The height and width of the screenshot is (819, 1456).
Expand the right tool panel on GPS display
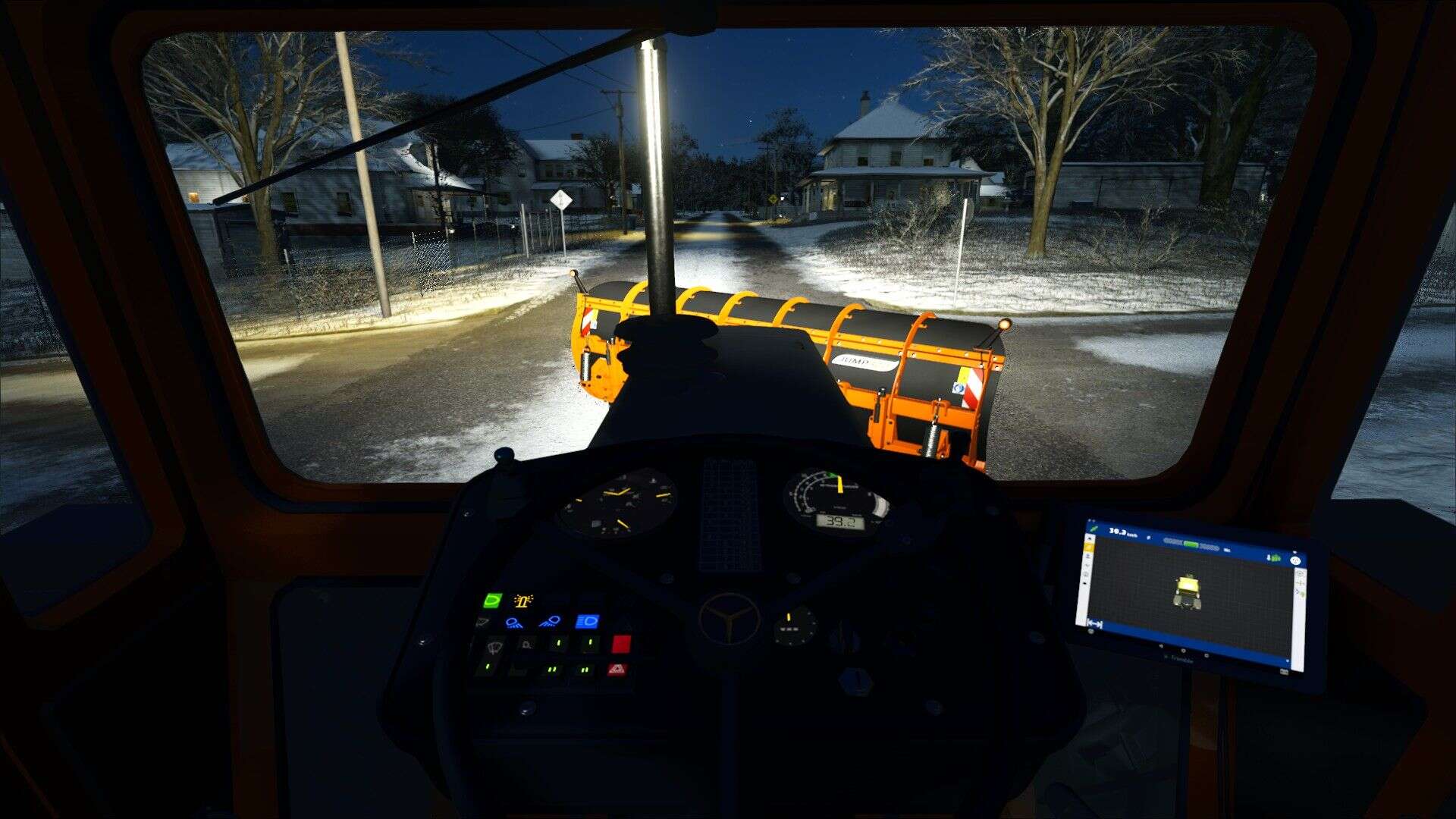[1301, 582]
